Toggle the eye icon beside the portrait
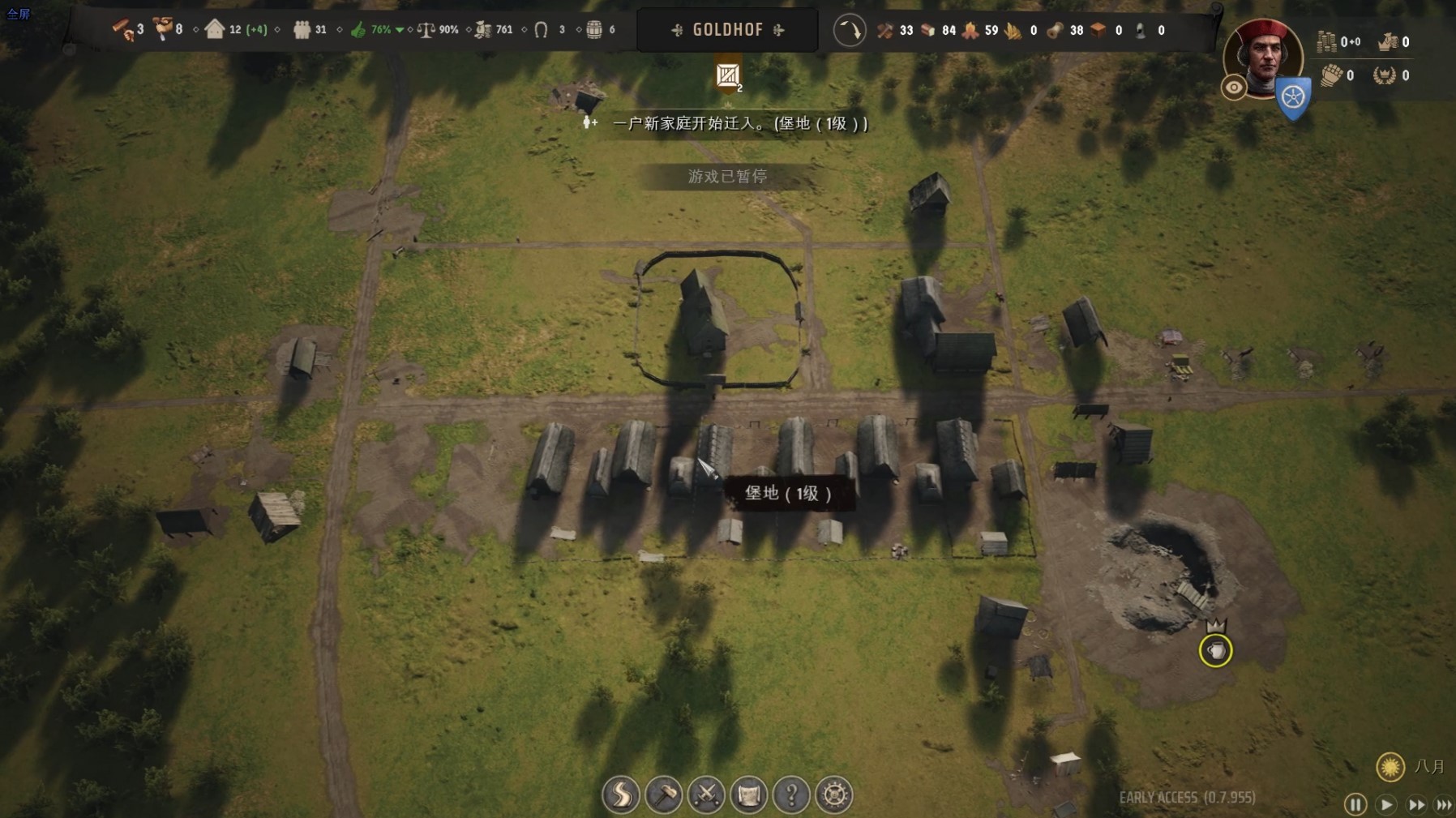 pos(1234,88)
